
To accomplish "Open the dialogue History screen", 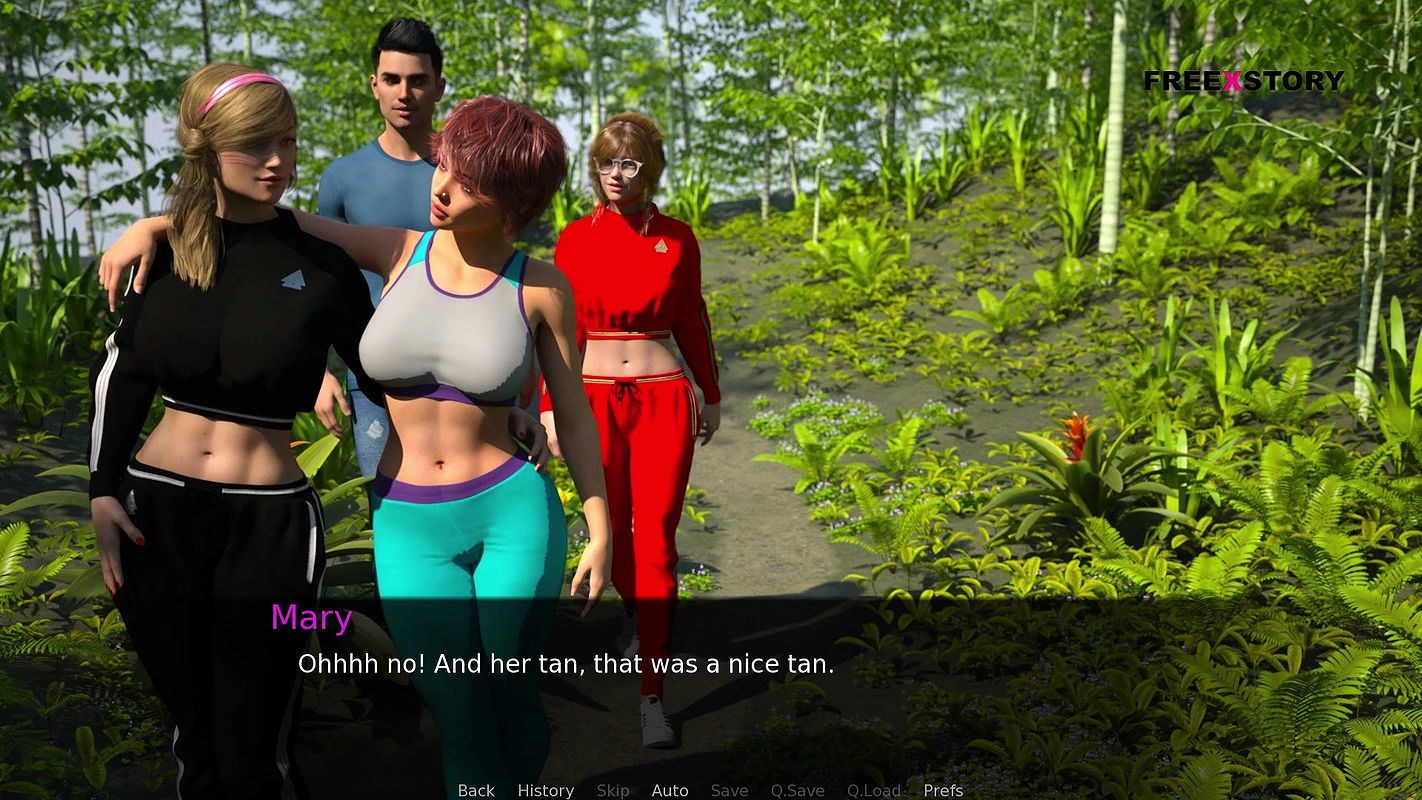I will [545, 790].
